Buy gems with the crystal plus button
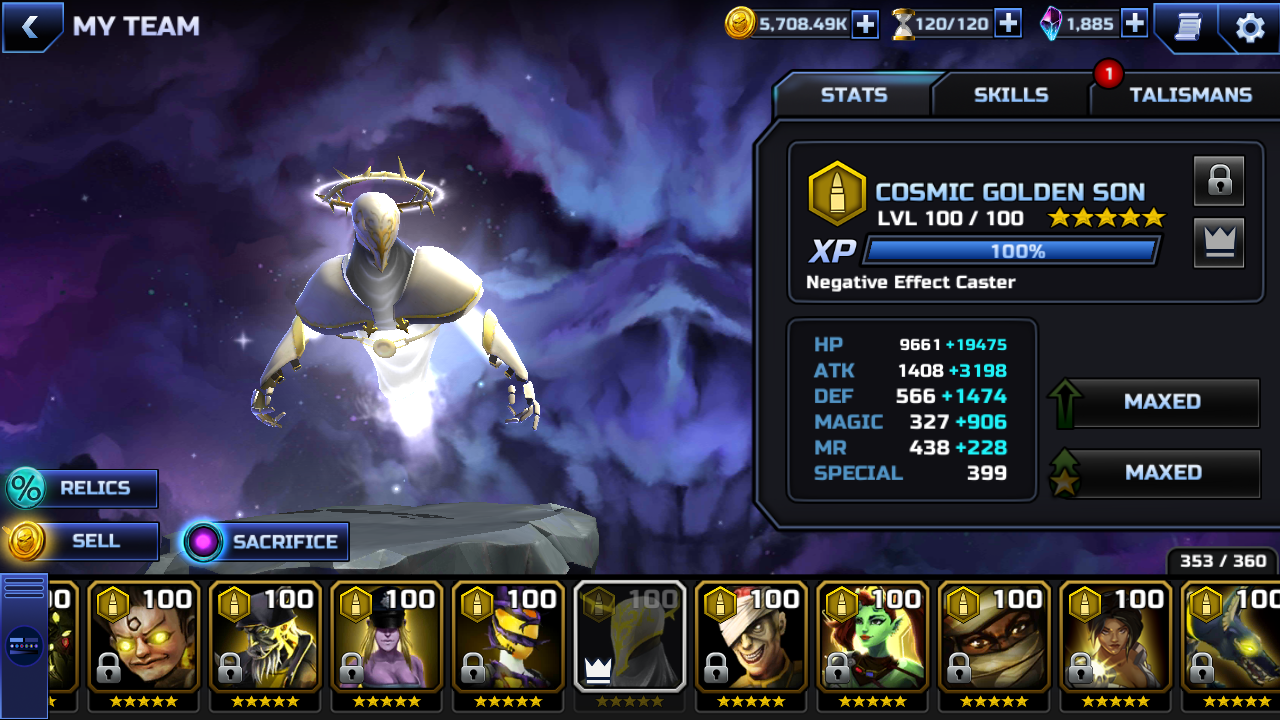This screenshot has height=720, width=1280. pyautogui.click(x=1134, y=24)
